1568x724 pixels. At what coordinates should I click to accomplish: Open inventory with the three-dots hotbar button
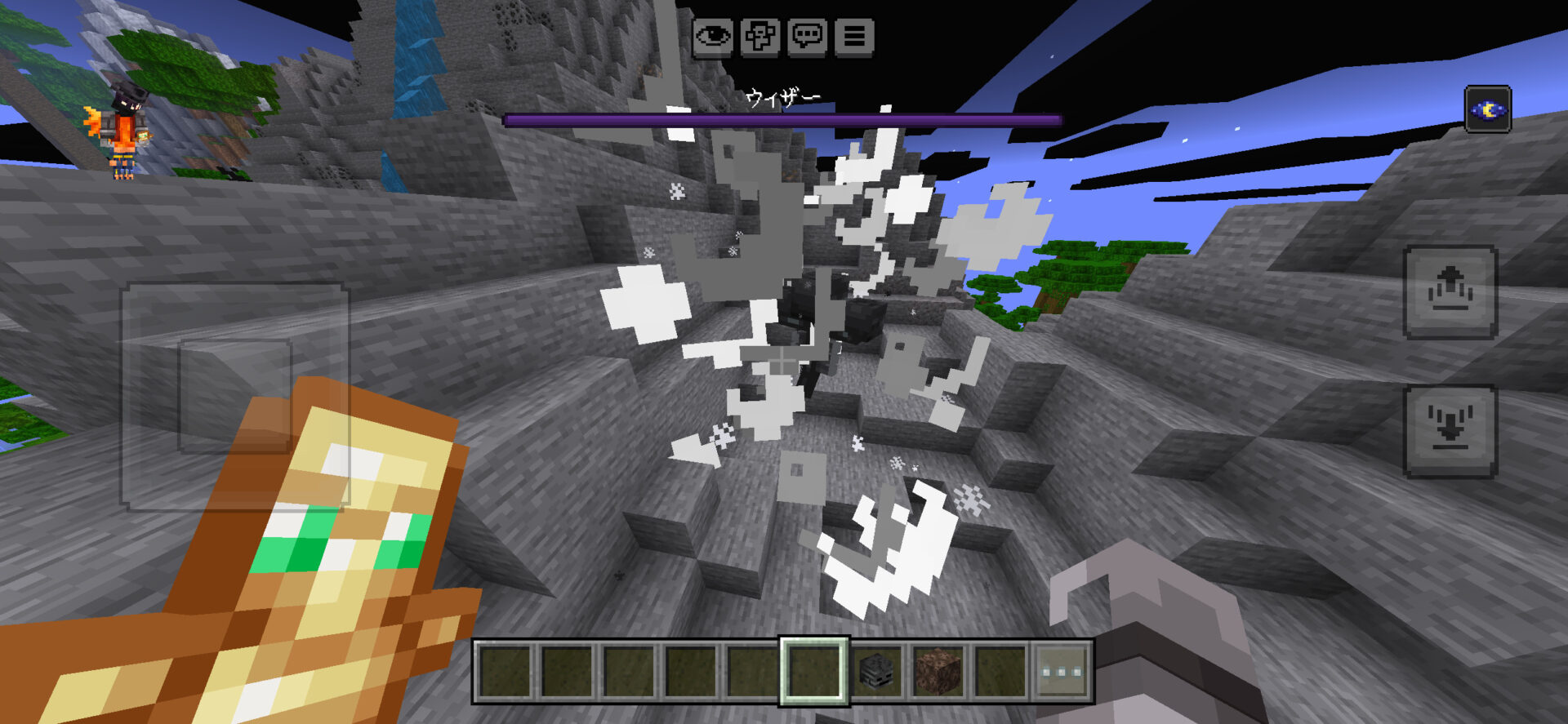1062,671
